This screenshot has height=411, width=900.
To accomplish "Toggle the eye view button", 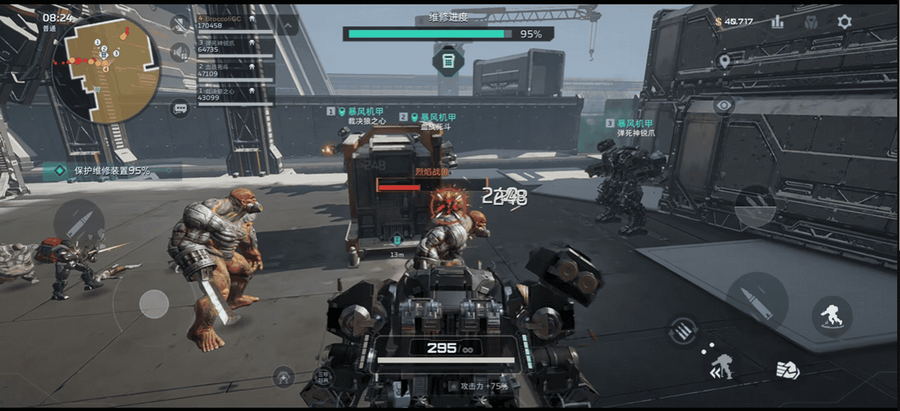I will (725, 104).
